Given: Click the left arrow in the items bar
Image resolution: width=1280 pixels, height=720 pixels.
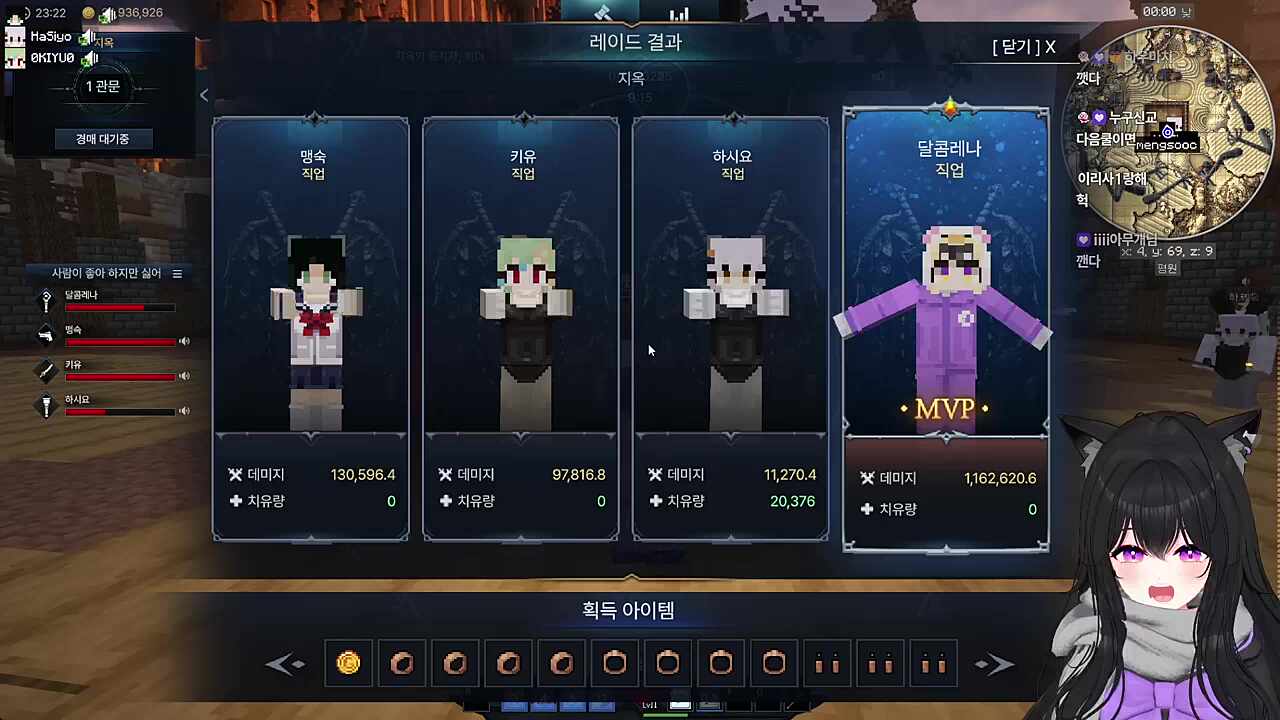Looking at the screenshot, I should pos(286,663).
